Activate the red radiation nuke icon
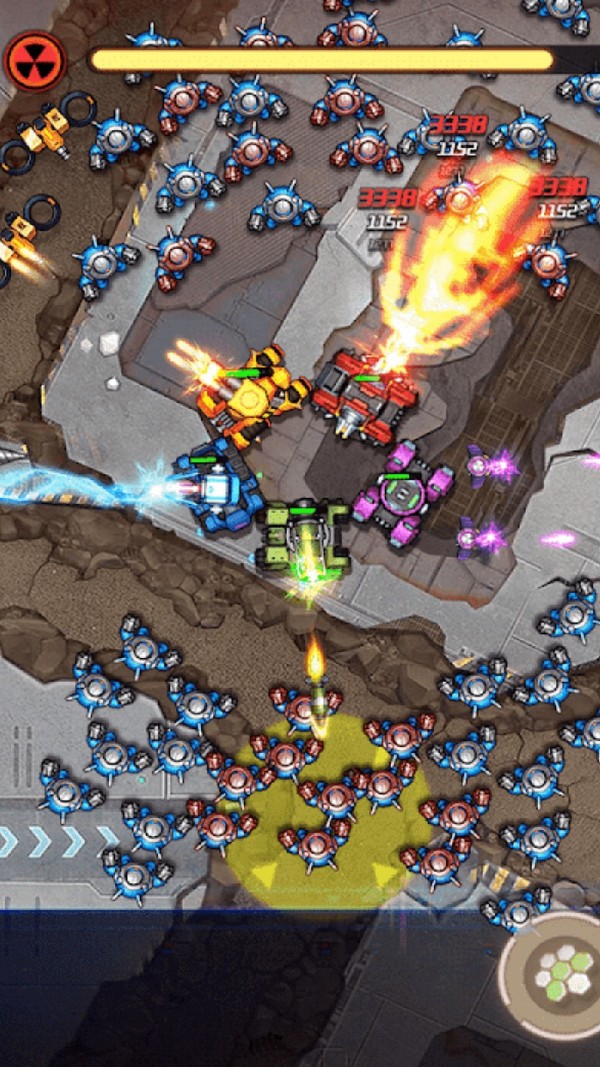 coord(36,61)
